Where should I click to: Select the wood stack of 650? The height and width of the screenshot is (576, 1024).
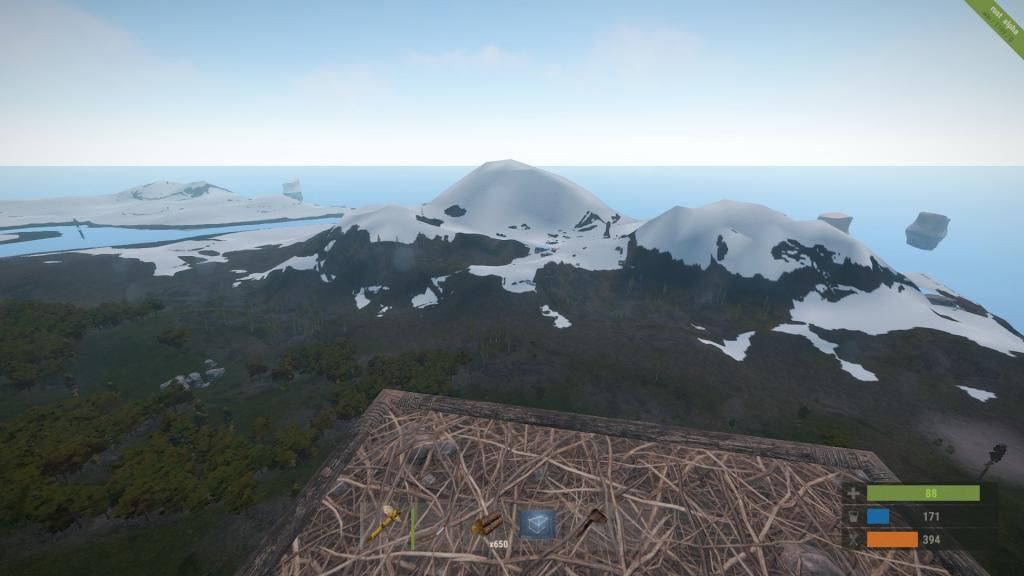[487, 524]
